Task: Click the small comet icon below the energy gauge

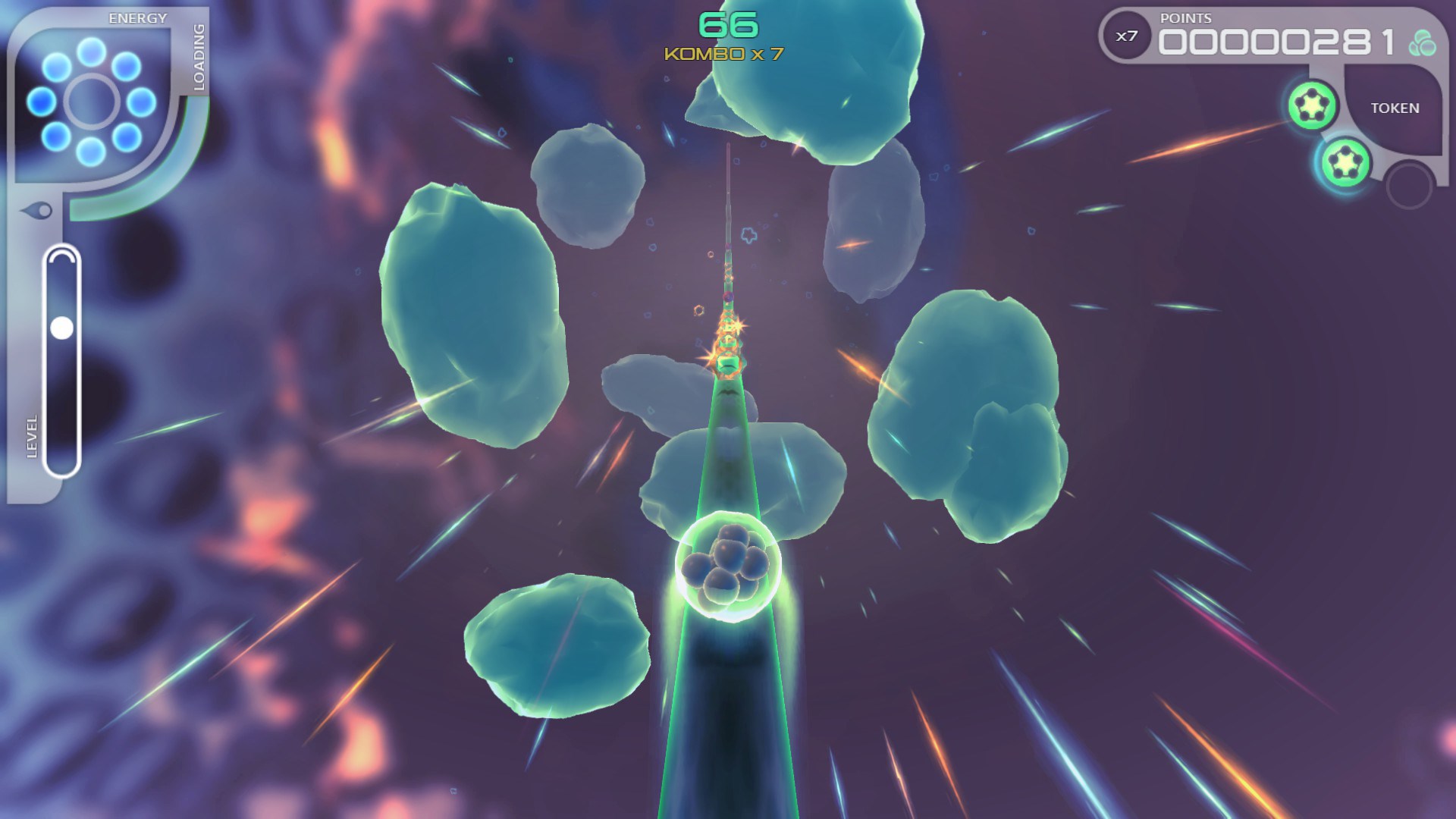Action: point(38,209)
